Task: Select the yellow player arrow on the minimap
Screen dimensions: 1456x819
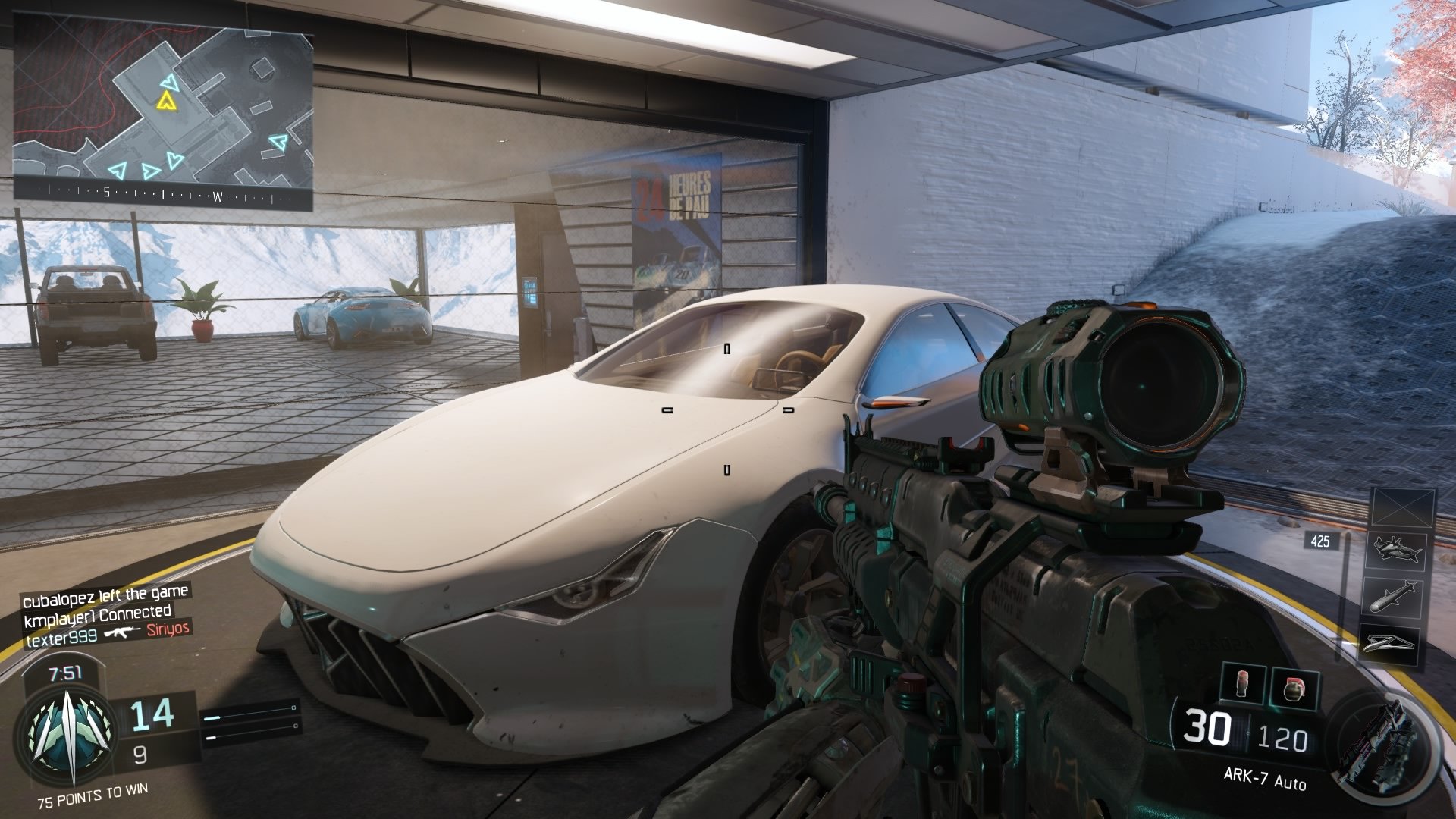Action: coord(164,99)
